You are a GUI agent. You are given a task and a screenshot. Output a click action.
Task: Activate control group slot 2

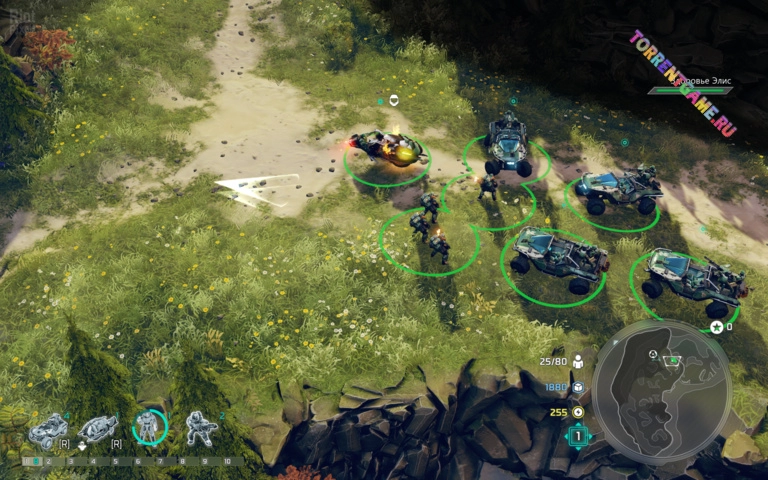(x=48, y=462)
